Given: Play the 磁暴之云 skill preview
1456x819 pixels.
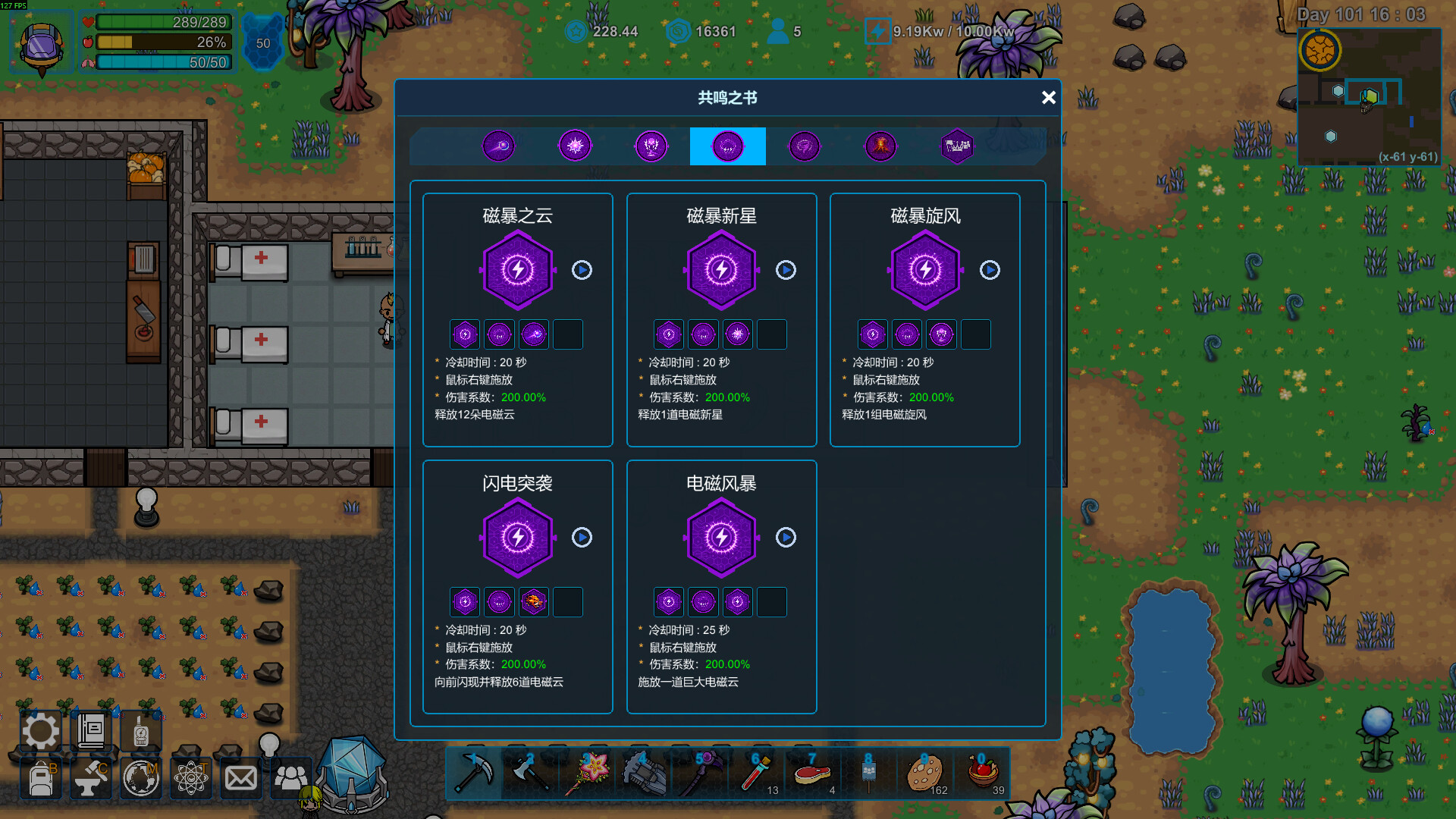Looking at the screenshot, I should (x=582, y=270).
